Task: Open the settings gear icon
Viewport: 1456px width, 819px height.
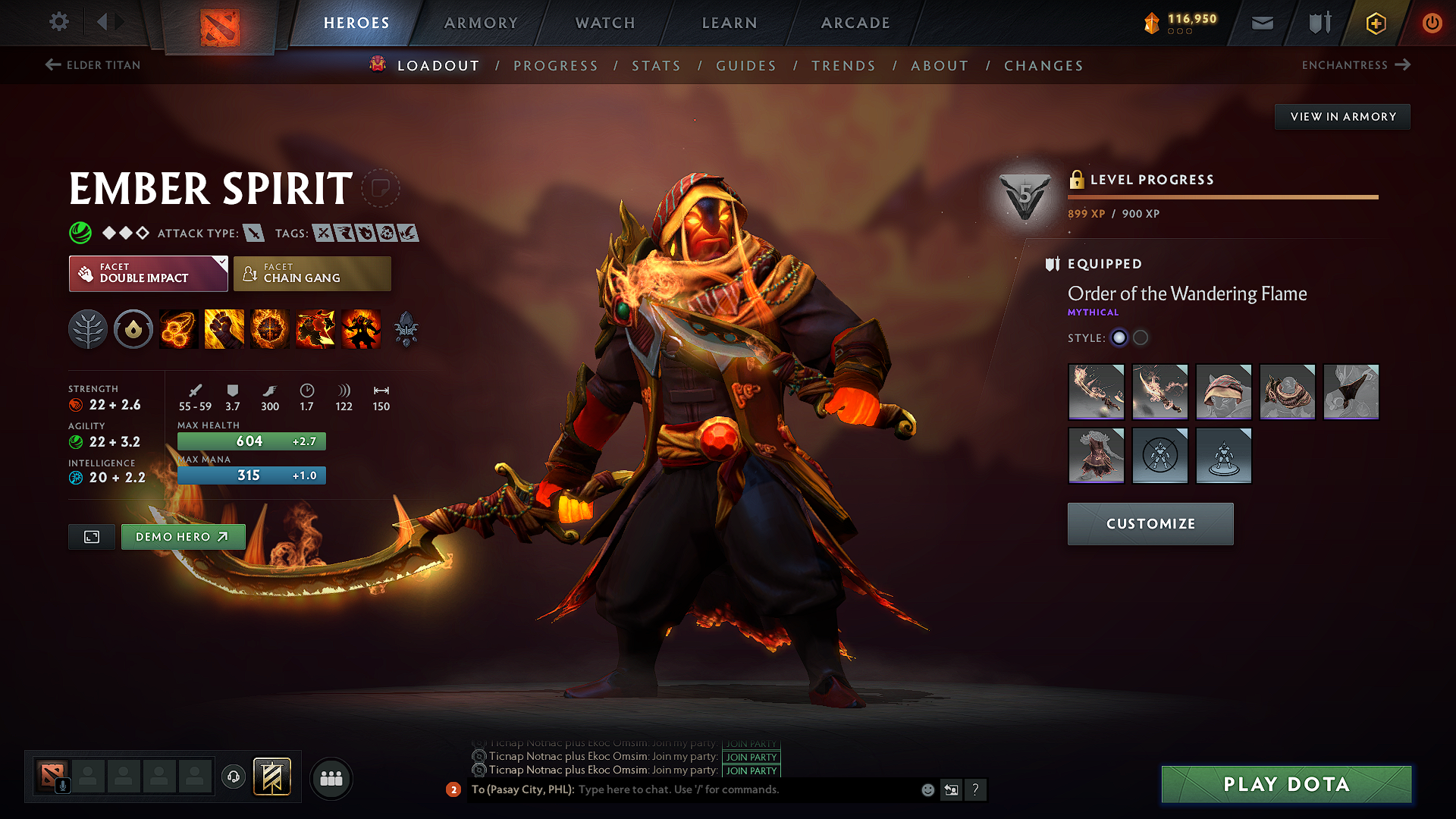Action: [x=58, y=22]
